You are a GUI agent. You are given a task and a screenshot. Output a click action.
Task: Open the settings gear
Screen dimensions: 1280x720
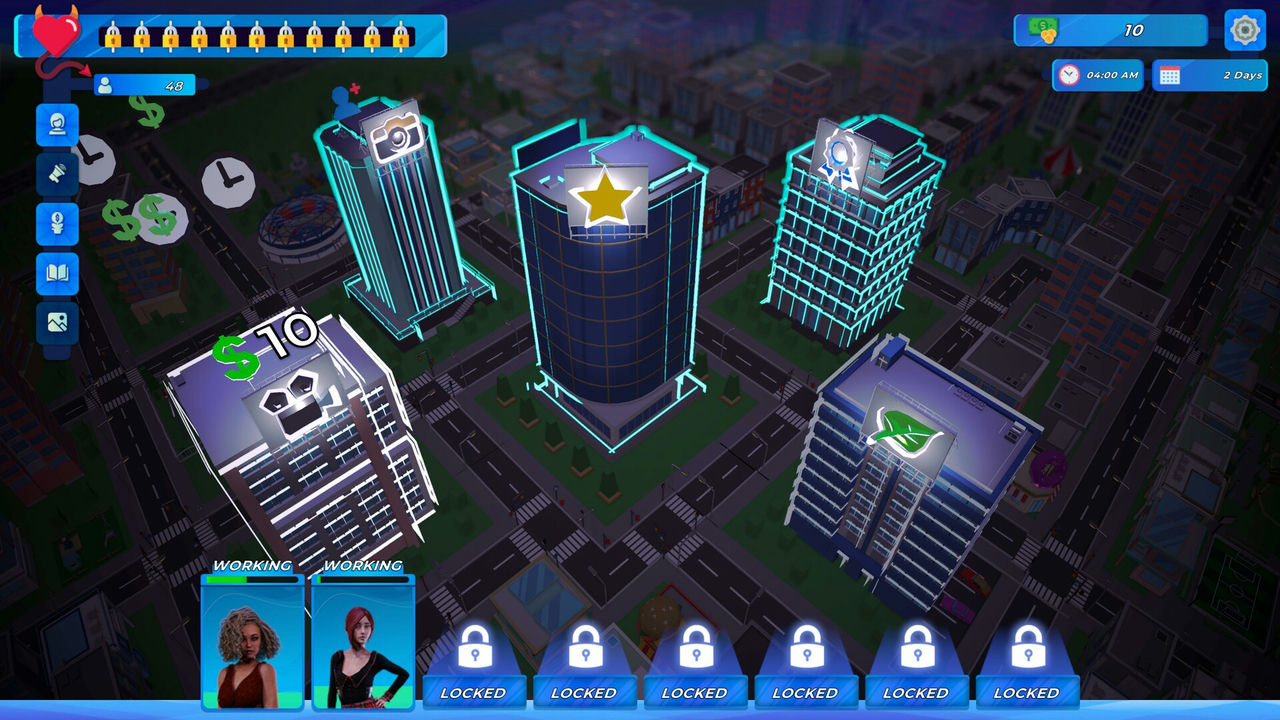[x=1243, y=30]
